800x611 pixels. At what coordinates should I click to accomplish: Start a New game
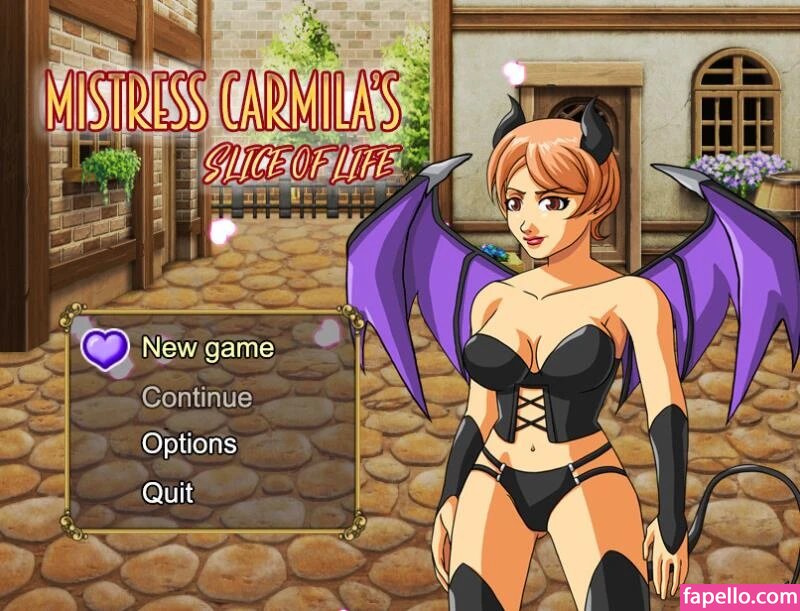click(x=207, y=348)
